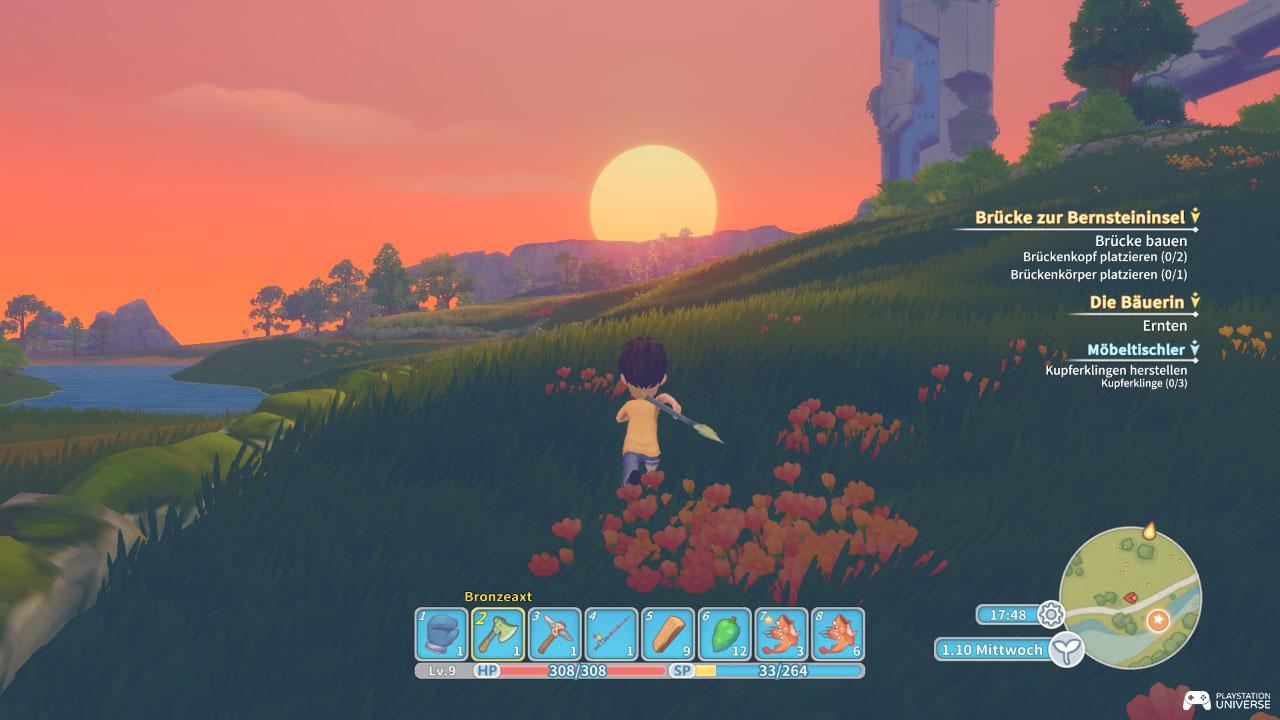Click the season sprout icon near the date

tap(1067, 649)
